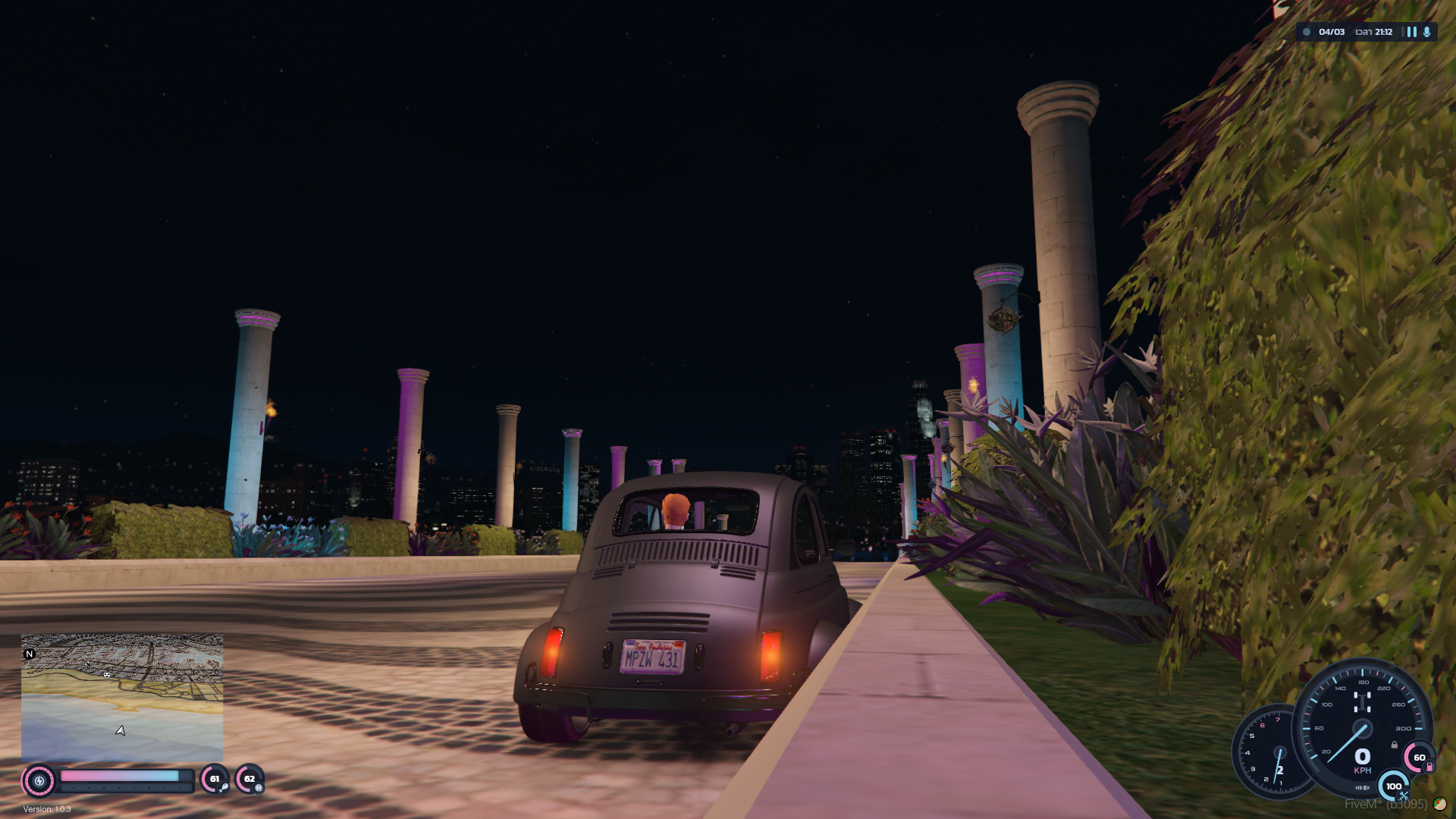Click the taco icon beside FiveM text
Image resolution: width=1456 pixels, height=819 pixels.
(1439, 804)
